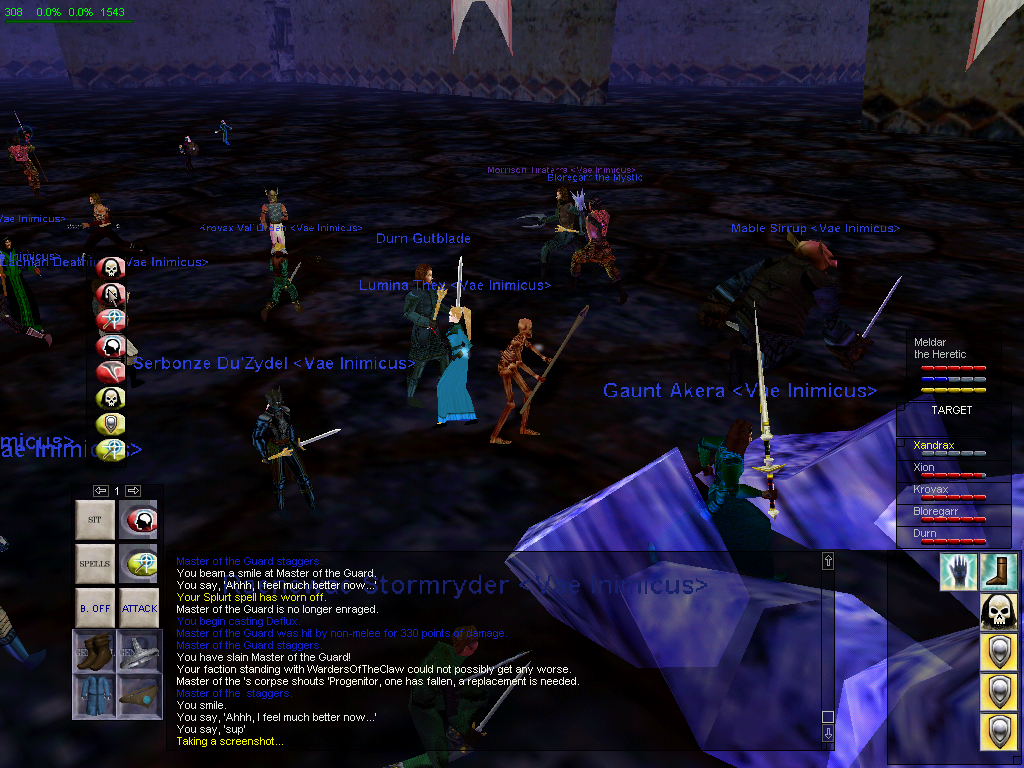Click the SIT hotbar button
The image size is (1024, 768).
tap(95, 520)
